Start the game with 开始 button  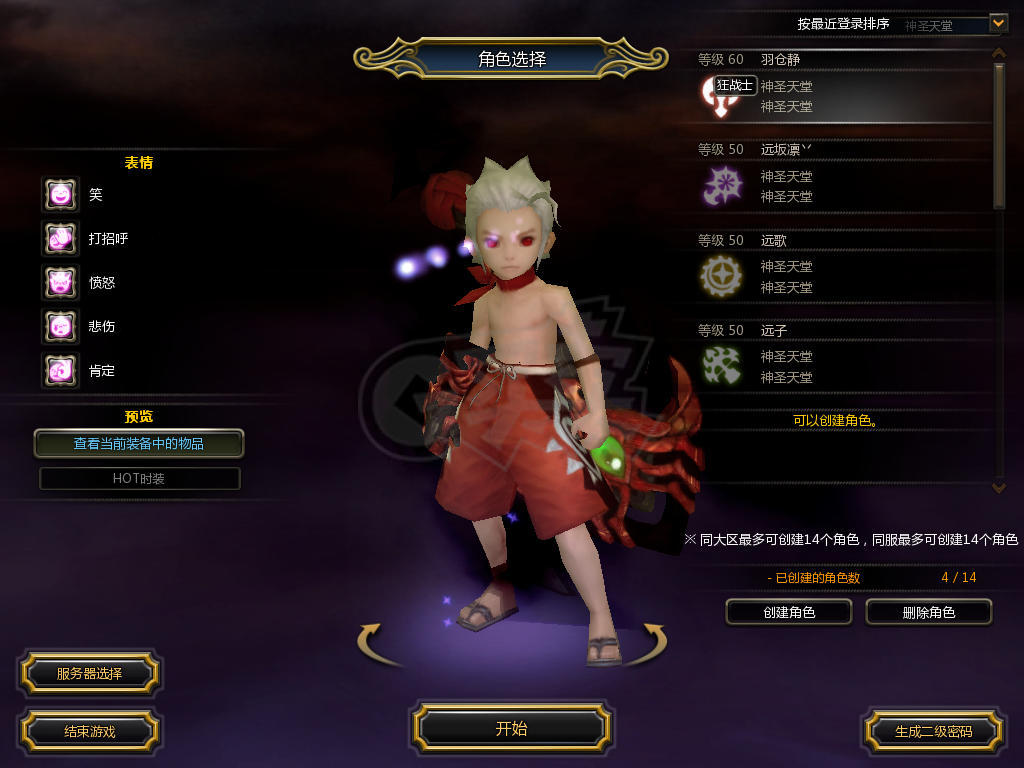pyautogui.click(x=511, y=728)
